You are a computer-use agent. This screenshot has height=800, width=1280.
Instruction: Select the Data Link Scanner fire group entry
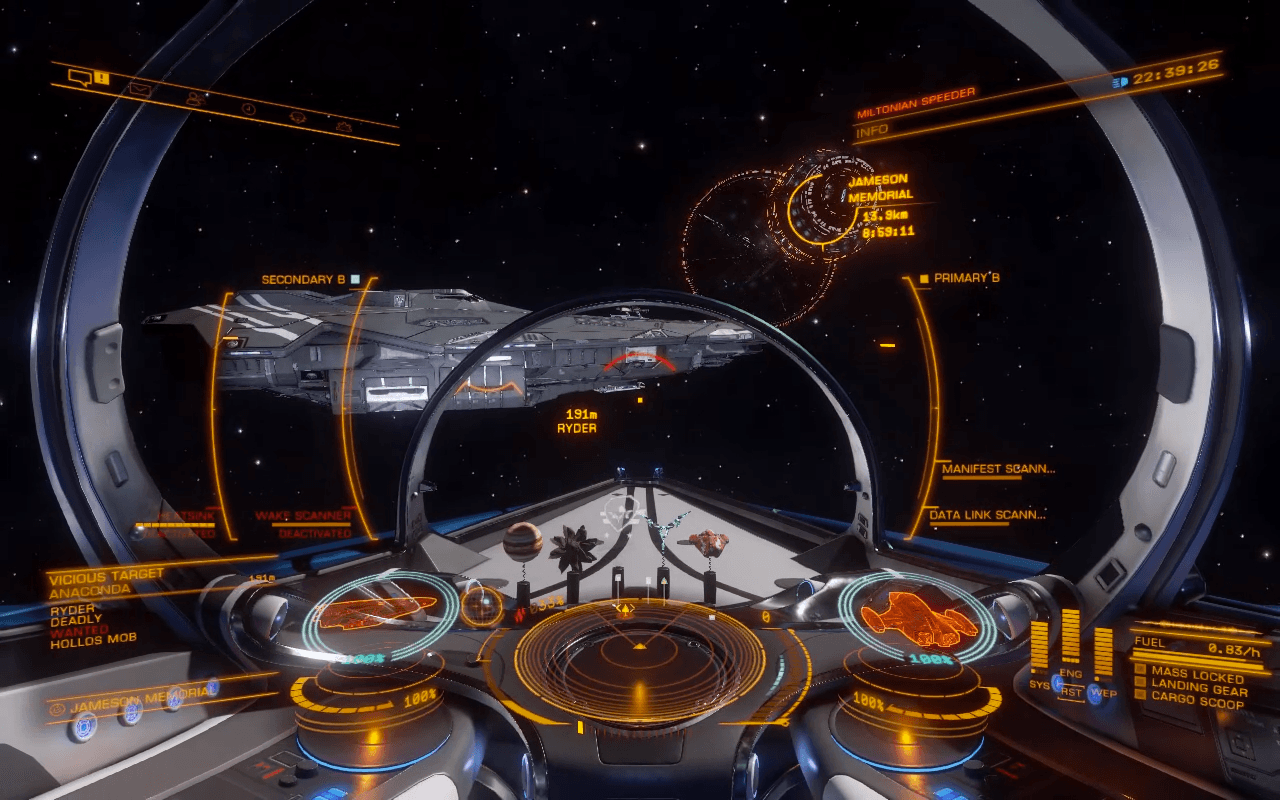click(987, 515)
